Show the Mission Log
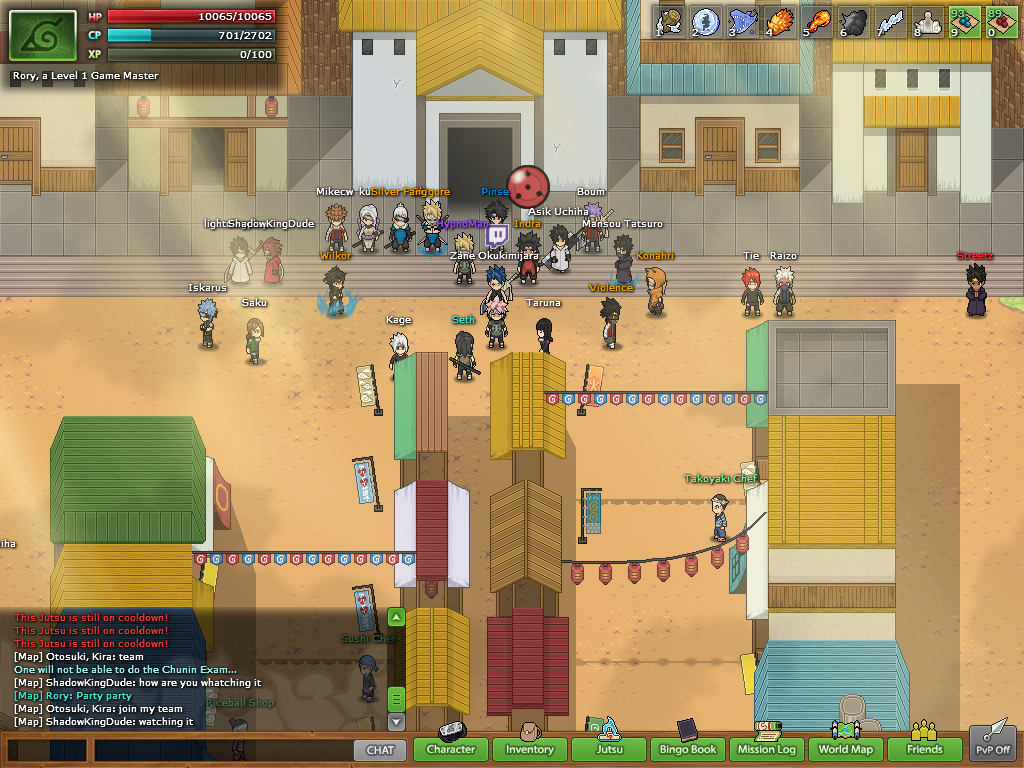Screen dimensions: 1024x768 click(x=767, y=749)
